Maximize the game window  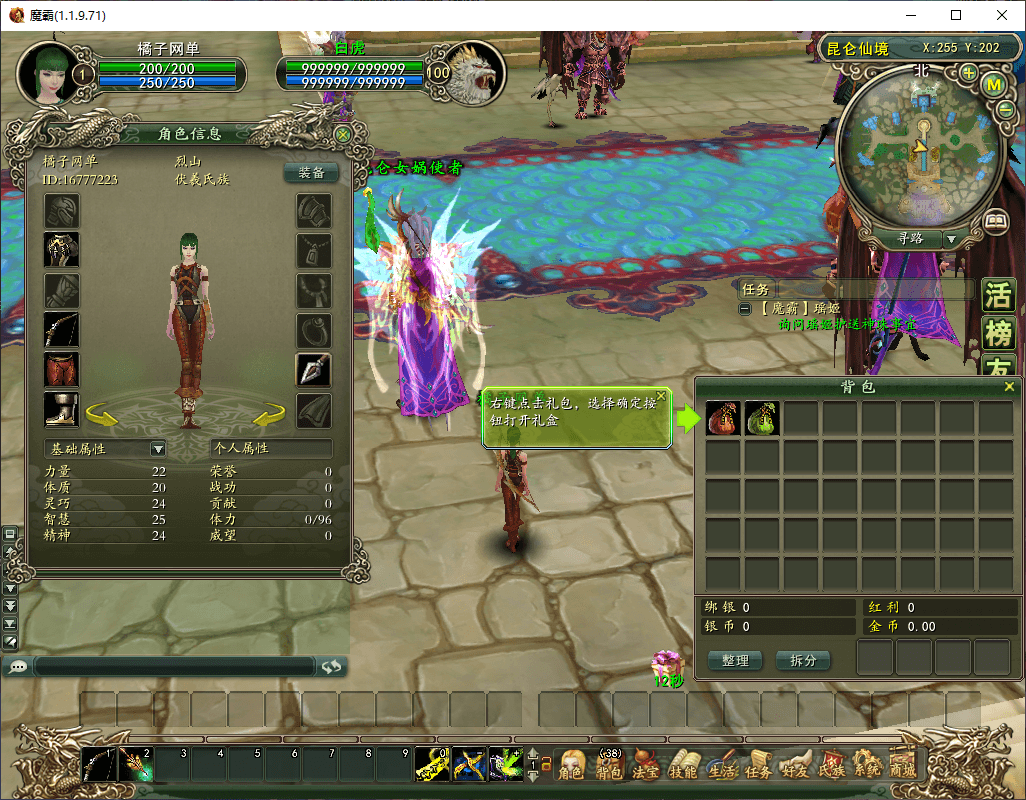956,15
